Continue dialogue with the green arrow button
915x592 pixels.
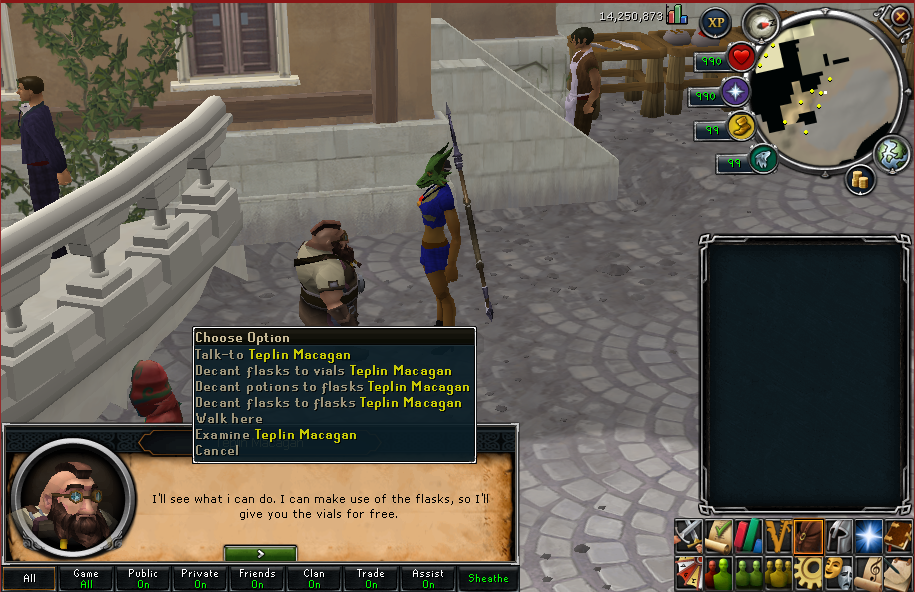click(260, 553)
